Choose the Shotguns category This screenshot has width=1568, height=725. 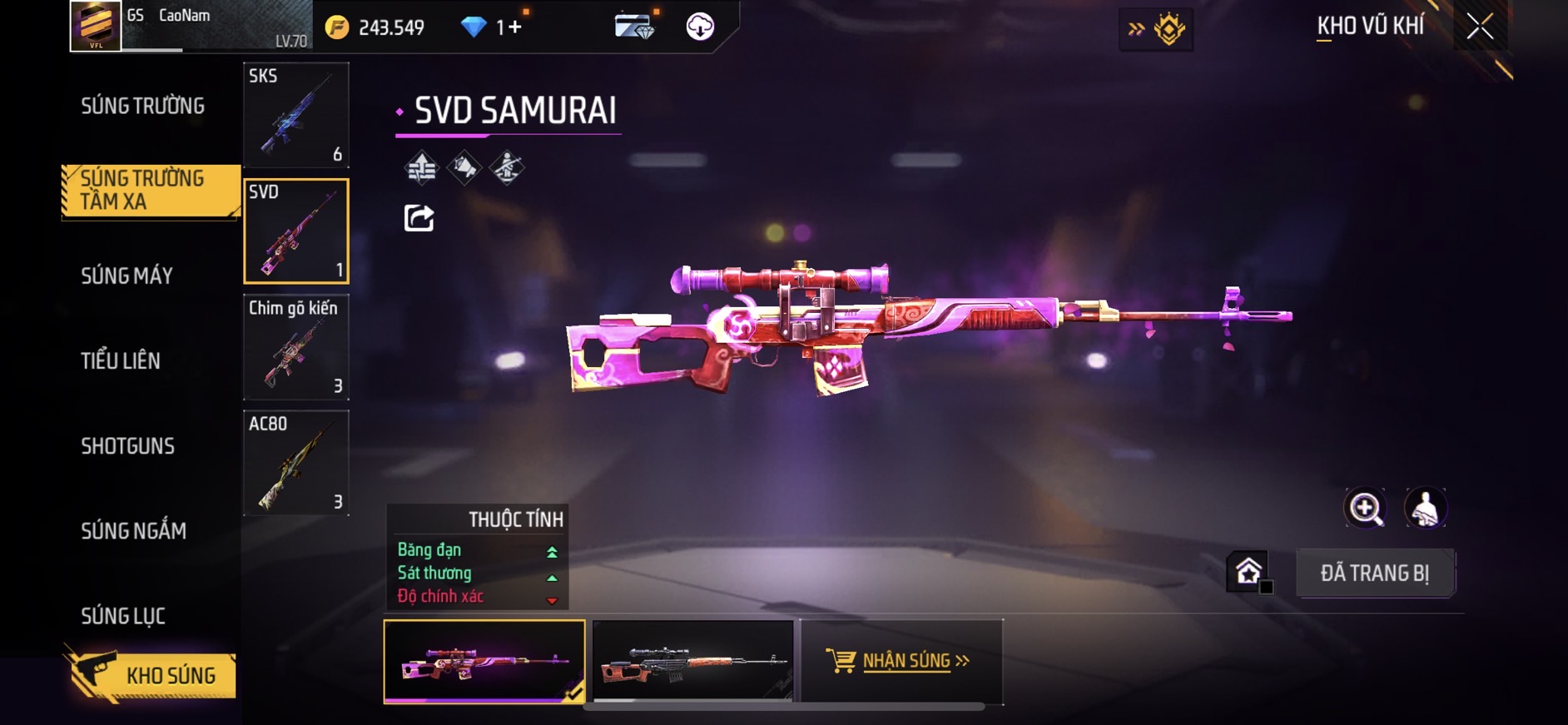127,446
